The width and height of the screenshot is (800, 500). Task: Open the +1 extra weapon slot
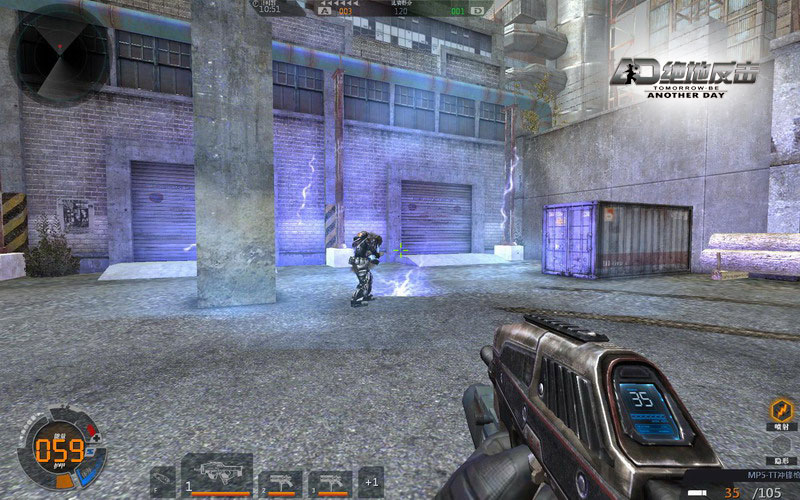370,482
